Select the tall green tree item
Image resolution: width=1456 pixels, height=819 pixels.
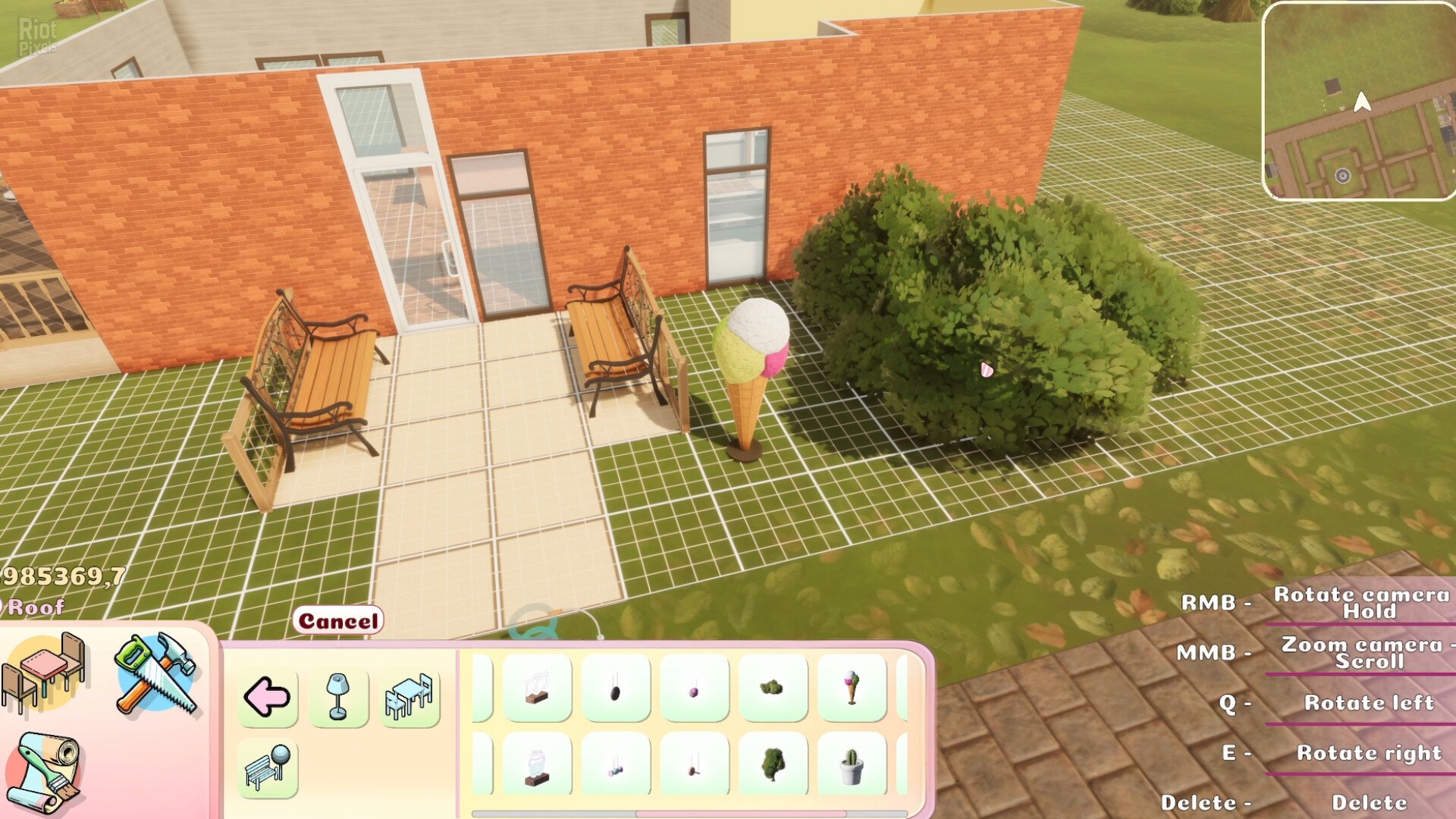pyautogui.click(x=772, y=766)
